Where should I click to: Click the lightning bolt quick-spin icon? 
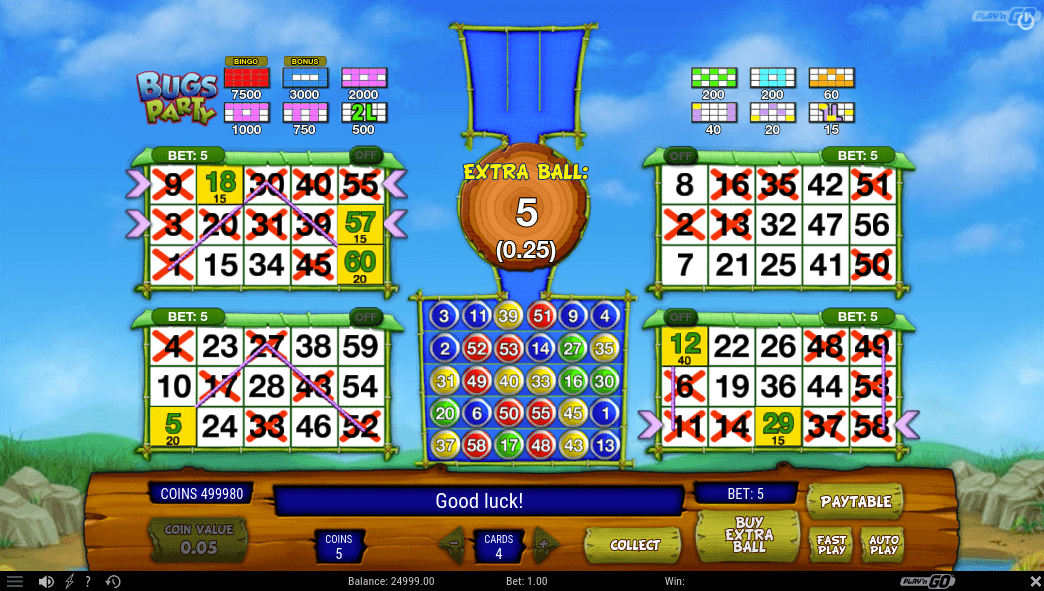(69, 581)
